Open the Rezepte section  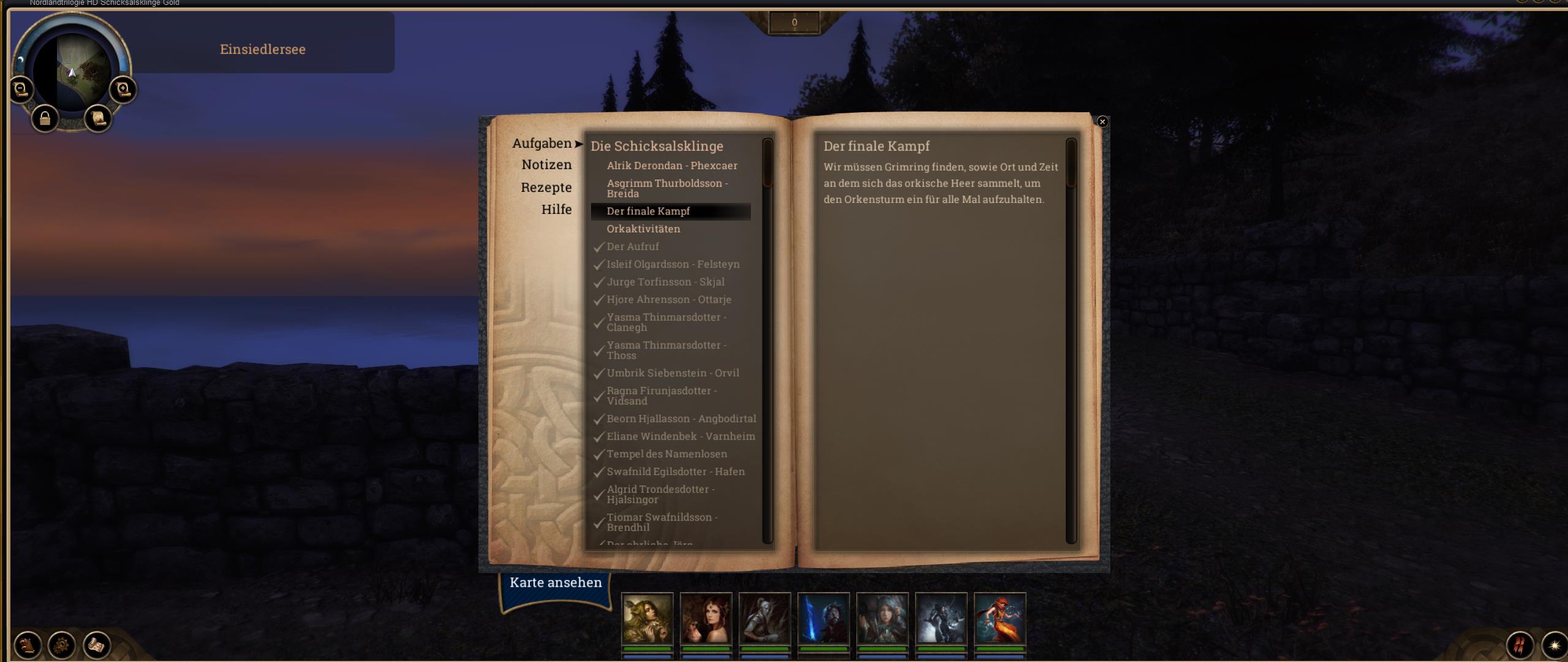(x=547, y=187)
